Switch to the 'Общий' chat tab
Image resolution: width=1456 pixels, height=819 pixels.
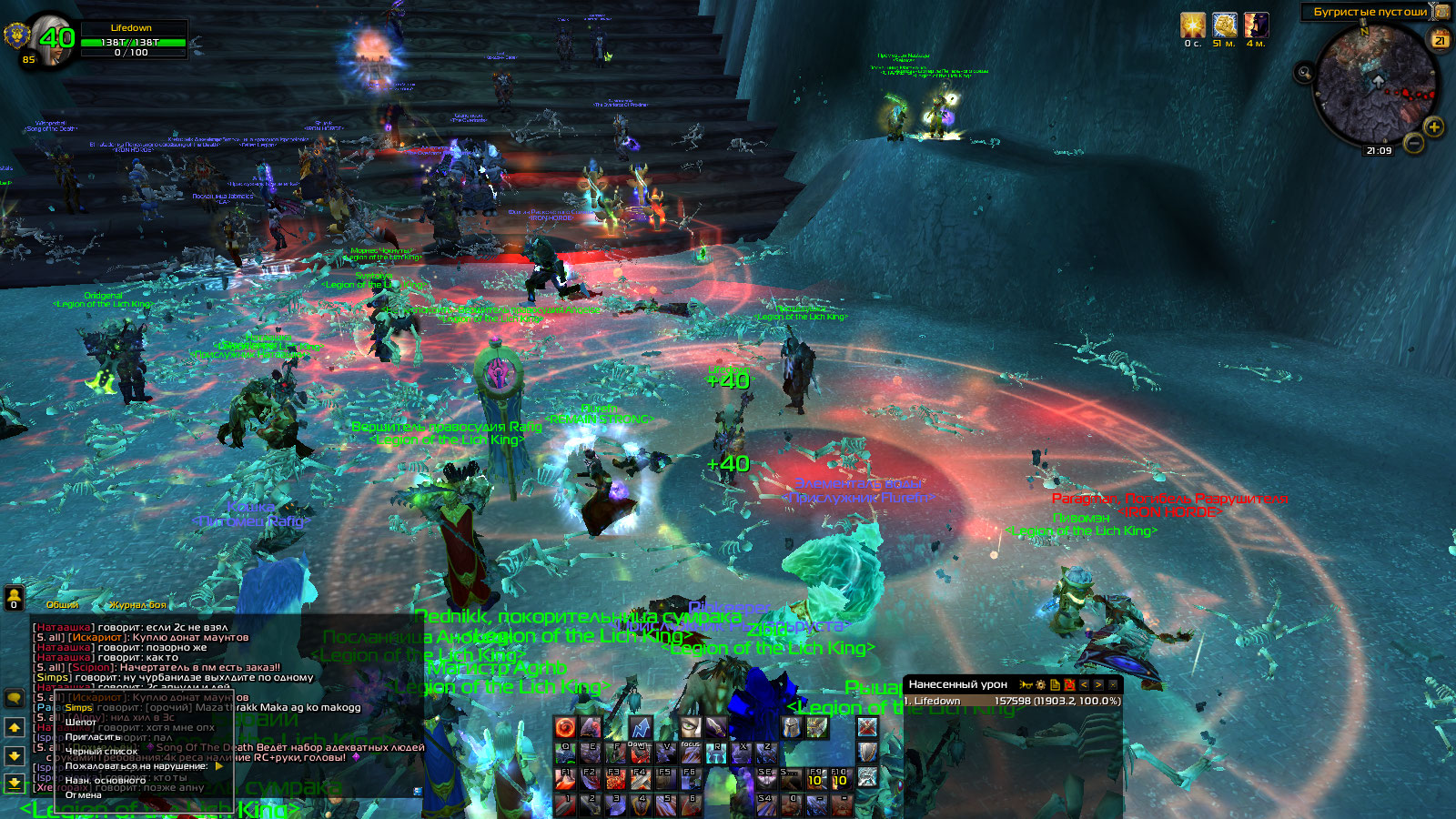63,605
